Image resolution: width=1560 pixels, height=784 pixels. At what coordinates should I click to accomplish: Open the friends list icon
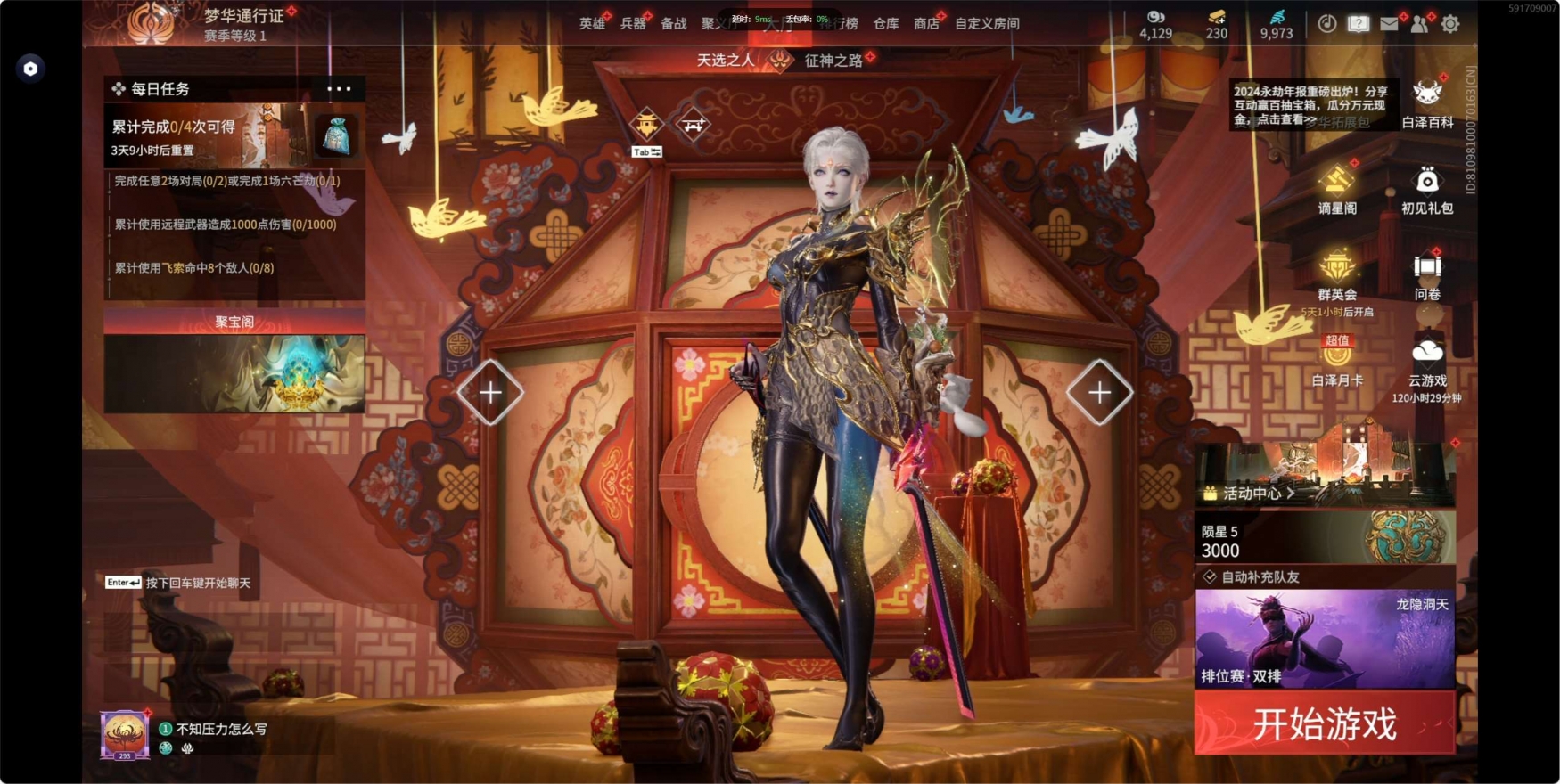tap(1419, 24)
